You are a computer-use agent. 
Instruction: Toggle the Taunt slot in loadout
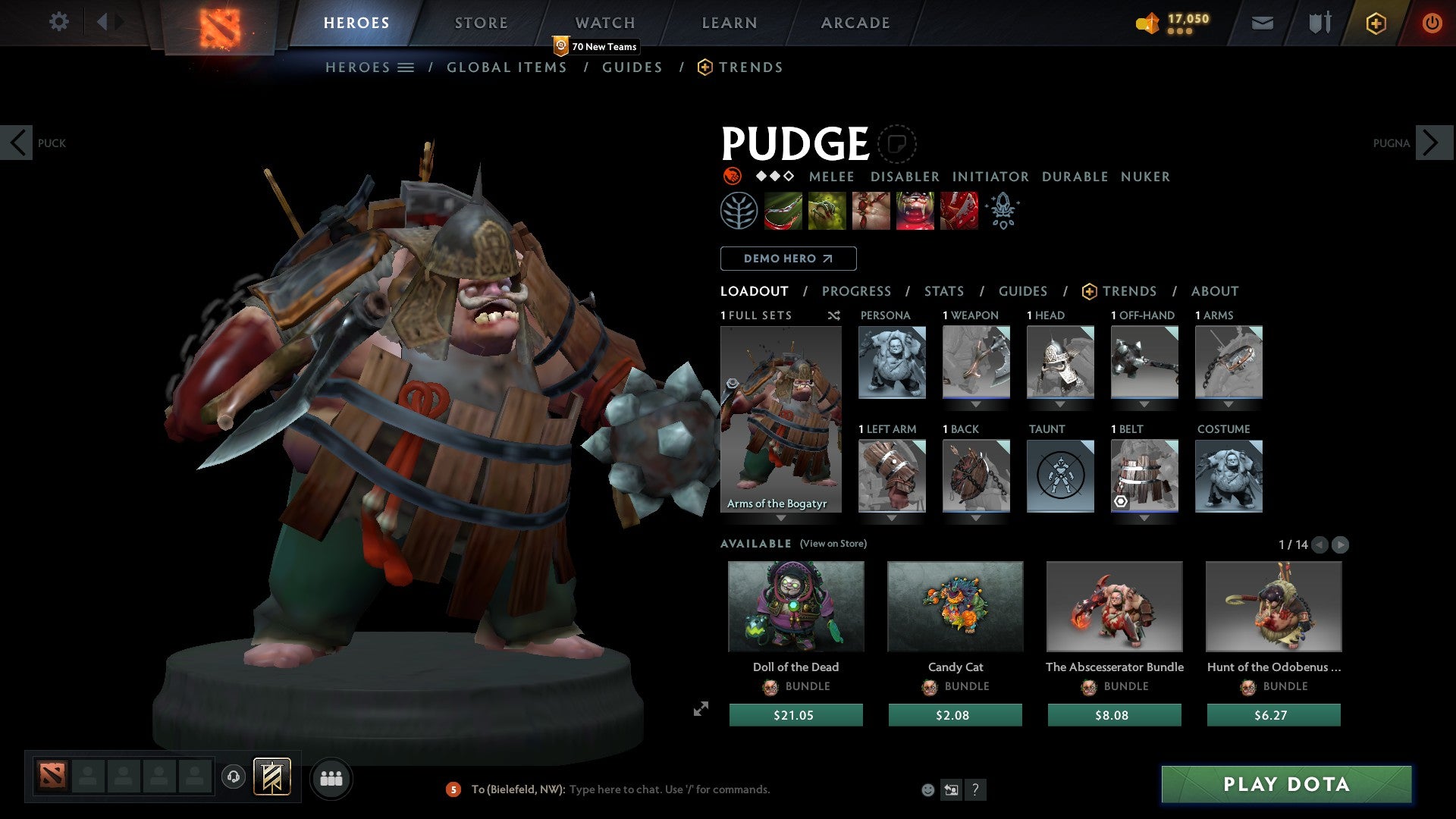(1060, 476)
